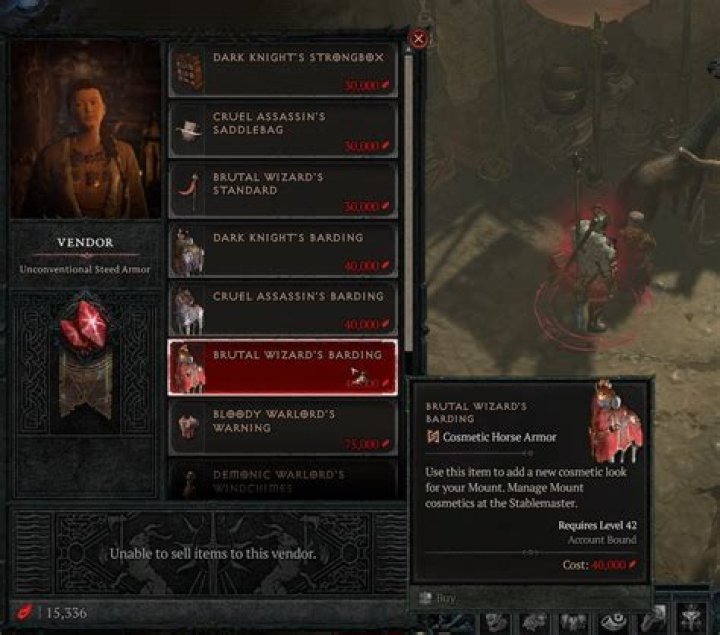The image size is (720, 635).
Task: Select Demonic Warlord's Windchimes listing
Action: tap(282, 480)
